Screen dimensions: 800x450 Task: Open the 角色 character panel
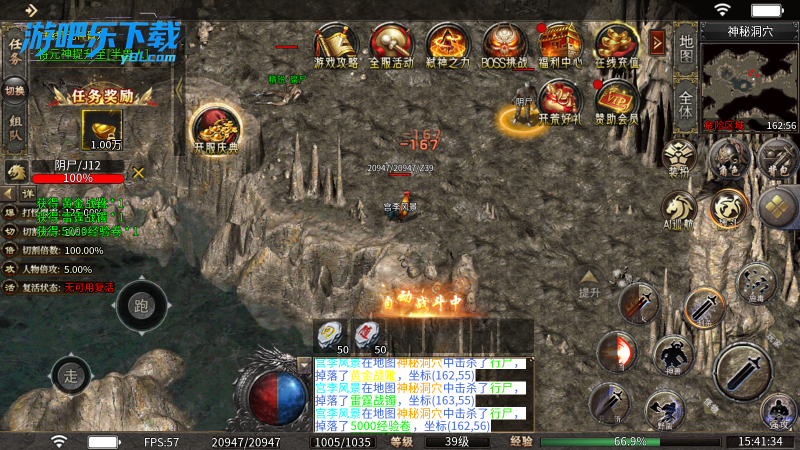728,160
